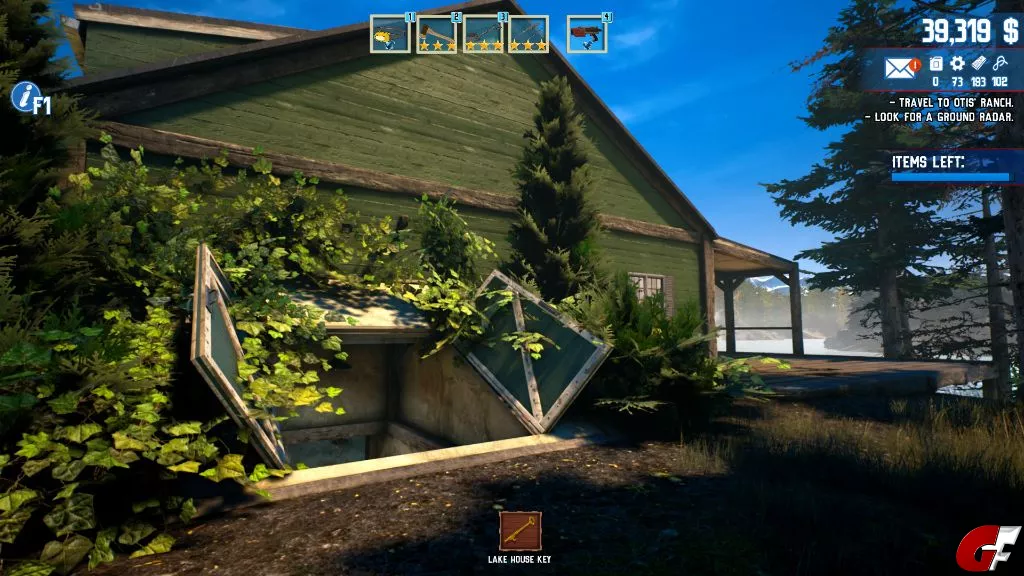Screen dimensions: 1024x576
Task: Open the info help icon
Action: pos(25,97)
